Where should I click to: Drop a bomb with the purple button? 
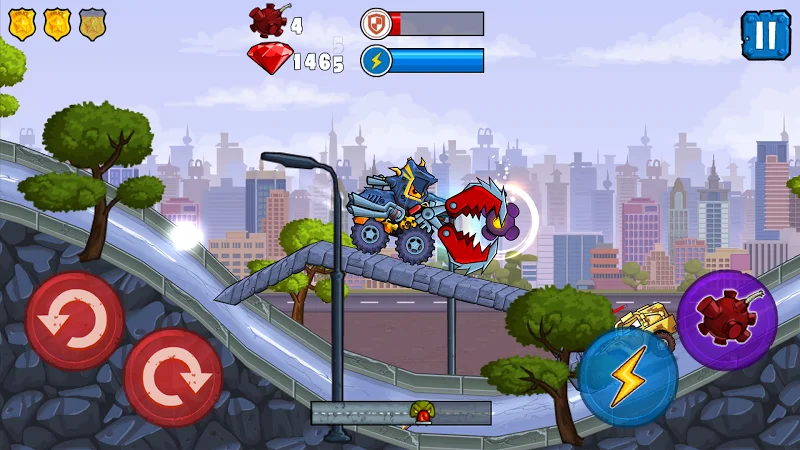pos(728,320)
